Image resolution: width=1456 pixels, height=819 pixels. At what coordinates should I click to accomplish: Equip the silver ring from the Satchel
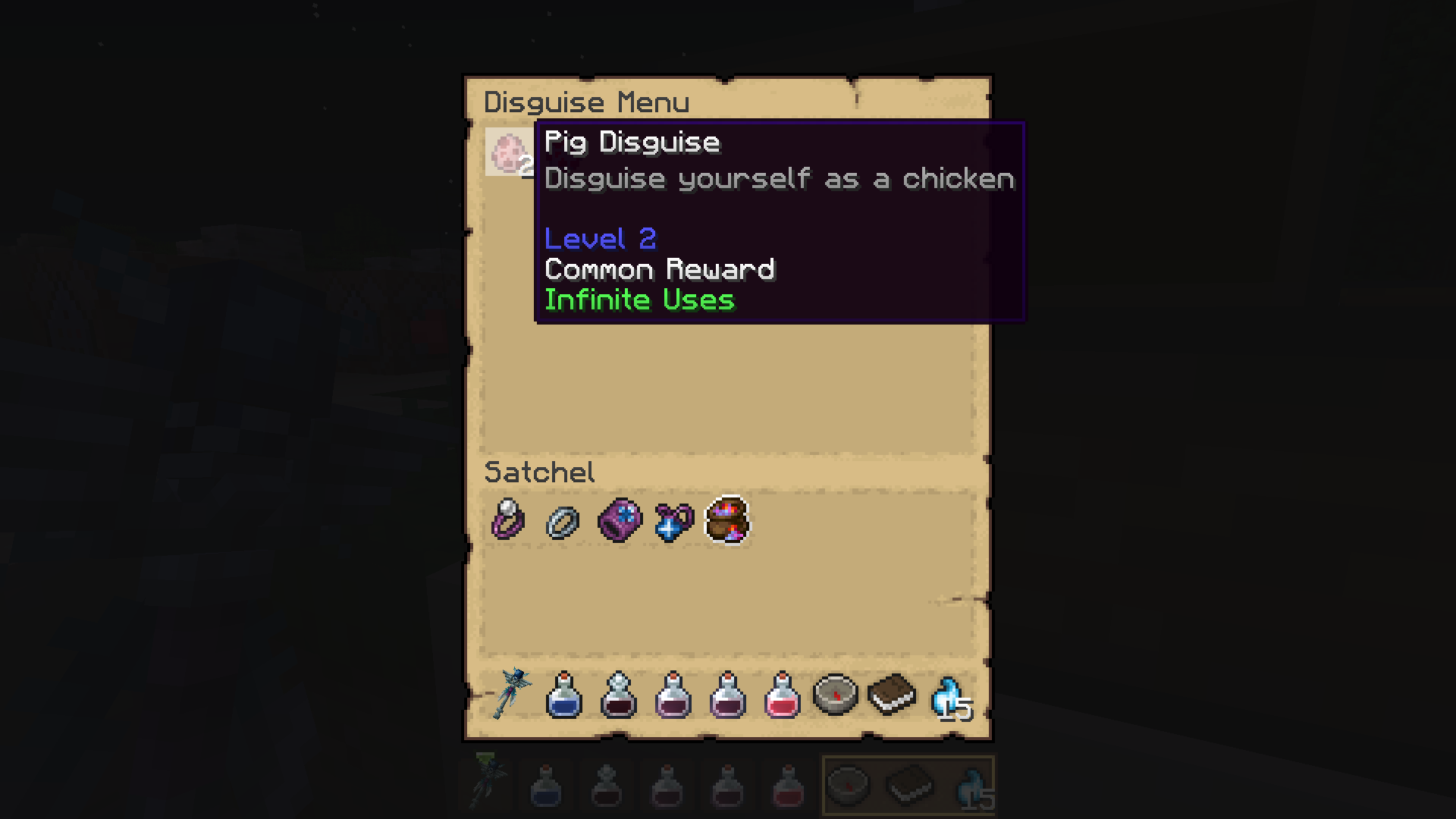pos(561,520)
